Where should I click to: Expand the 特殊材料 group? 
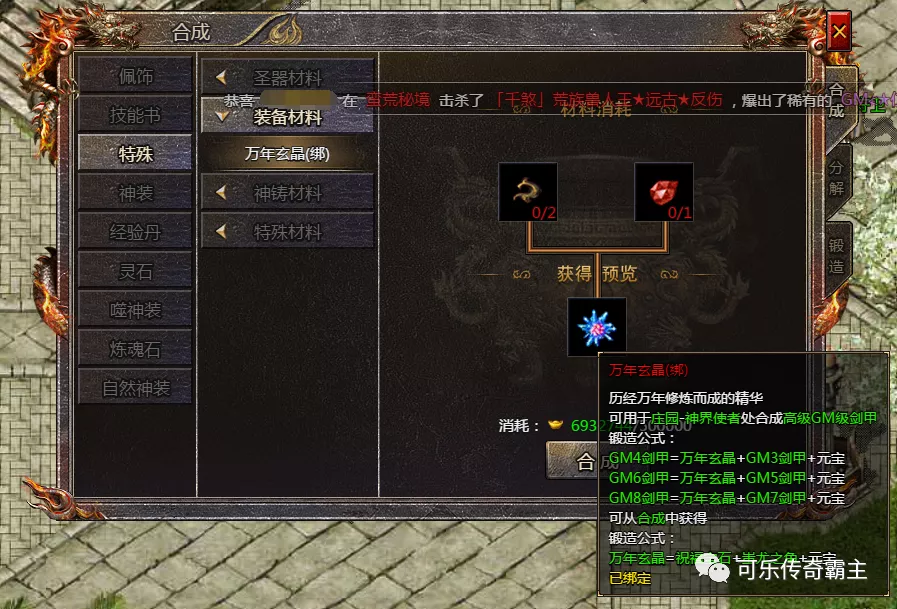pos(287,232)
